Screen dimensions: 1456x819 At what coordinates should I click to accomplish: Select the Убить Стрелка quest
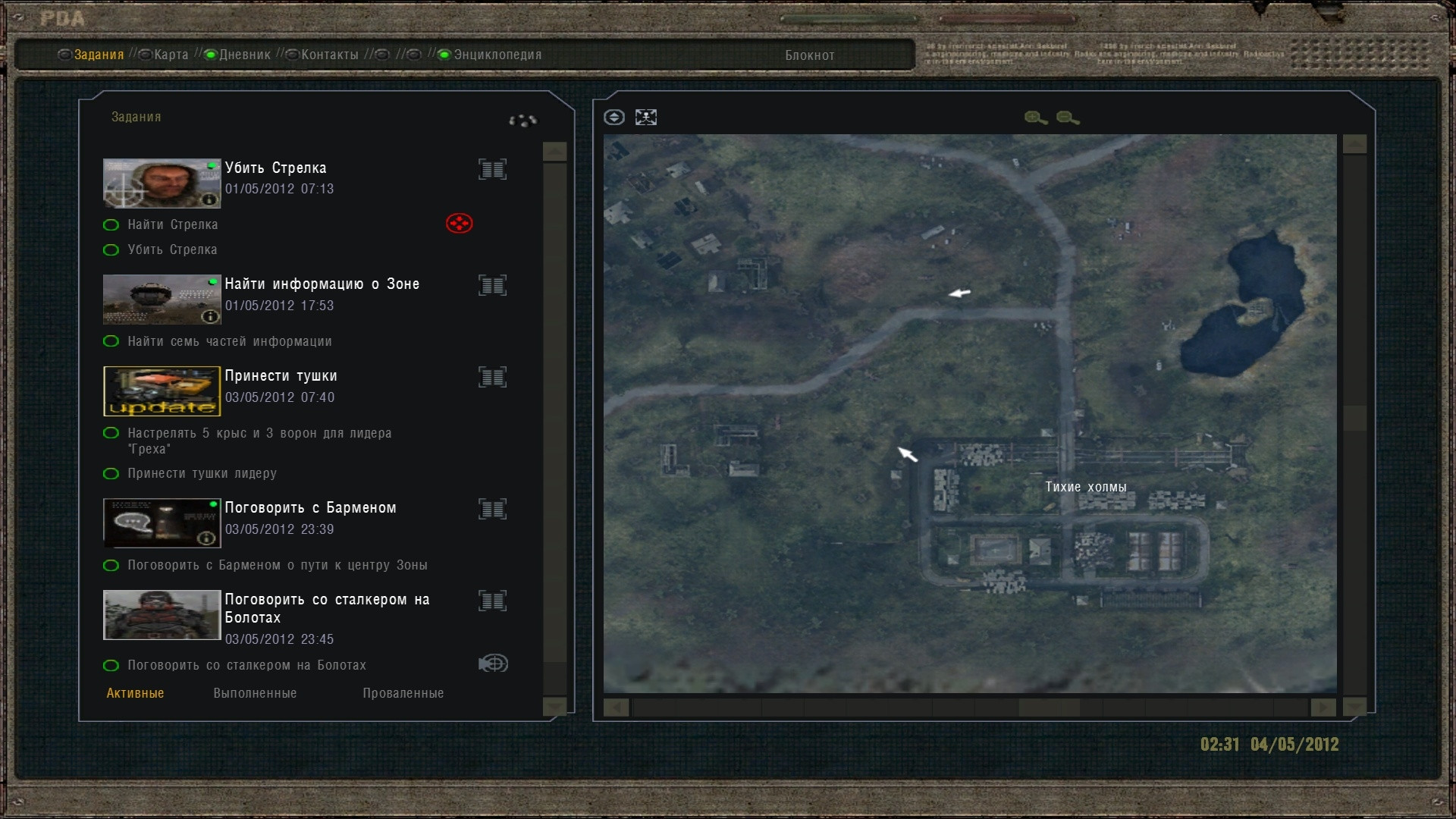pos(275,168)
